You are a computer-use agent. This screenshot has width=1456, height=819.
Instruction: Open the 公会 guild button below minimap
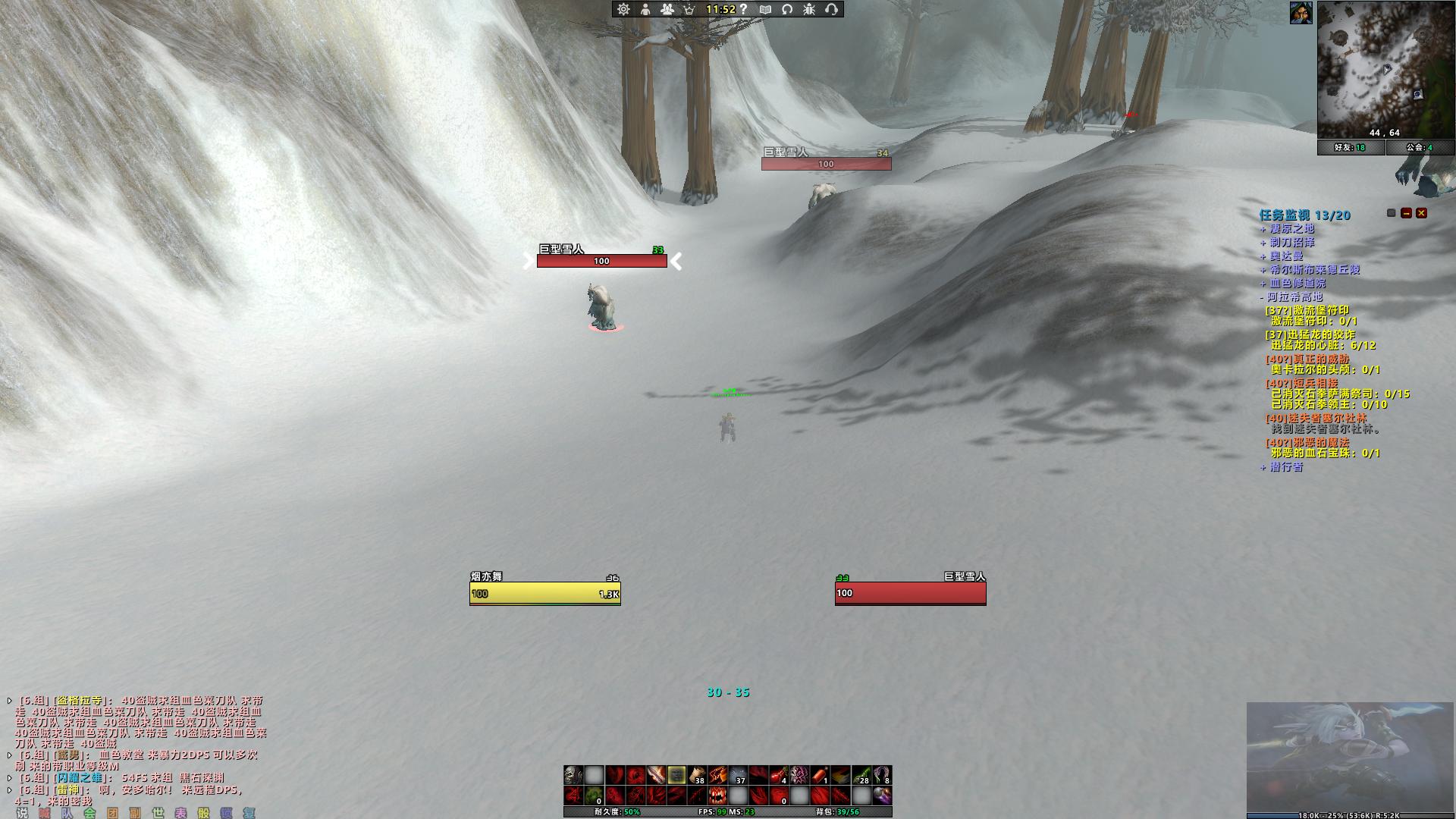point(1420,147)
